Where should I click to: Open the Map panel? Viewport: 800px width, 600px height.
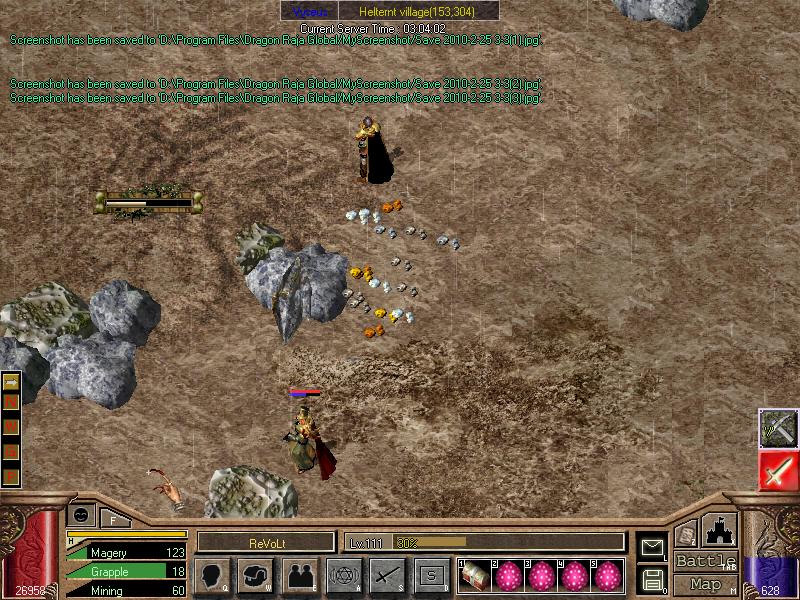(706, 584)
